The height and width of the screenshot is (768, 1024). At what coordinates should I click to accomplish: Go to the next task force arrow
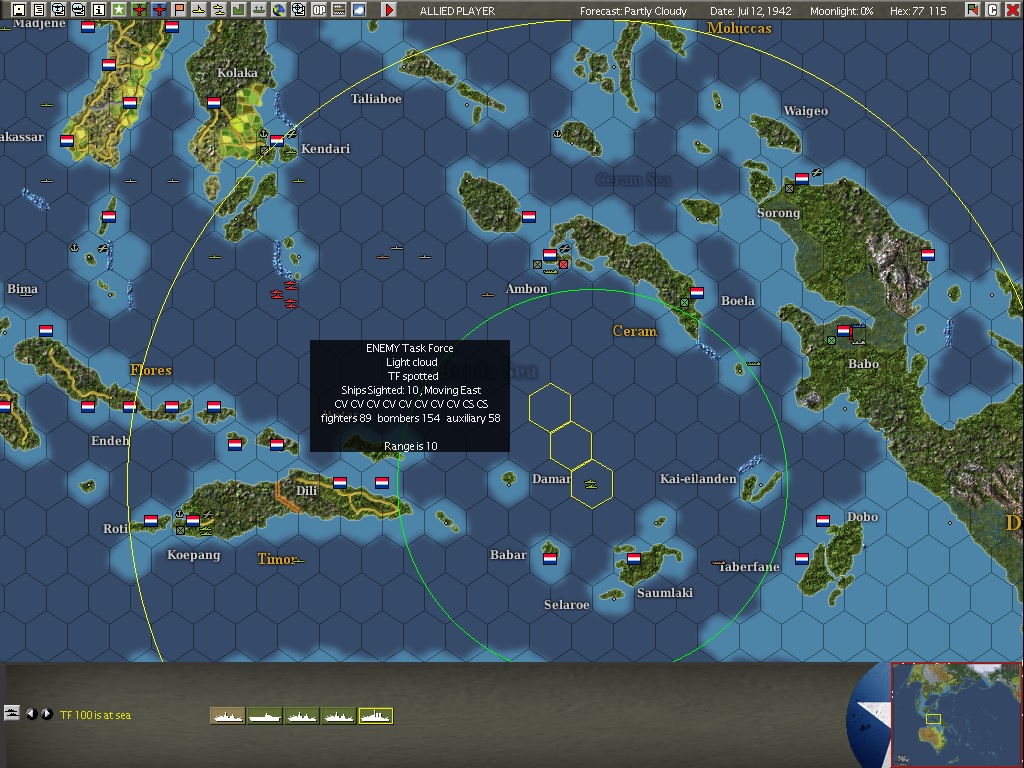(x=46, y=714)
